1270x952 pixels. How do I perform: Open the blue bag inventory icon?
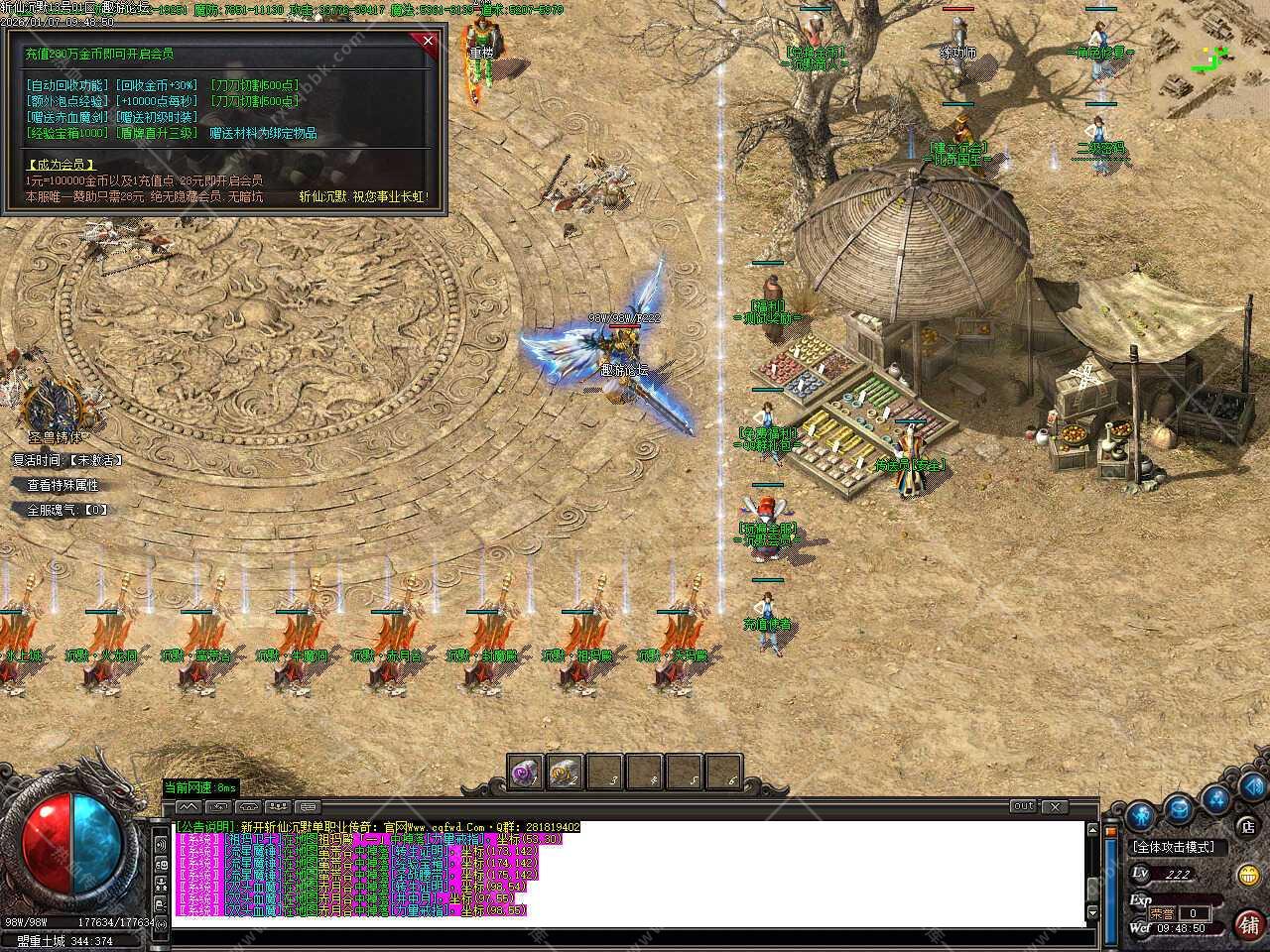click(1178, 806)
